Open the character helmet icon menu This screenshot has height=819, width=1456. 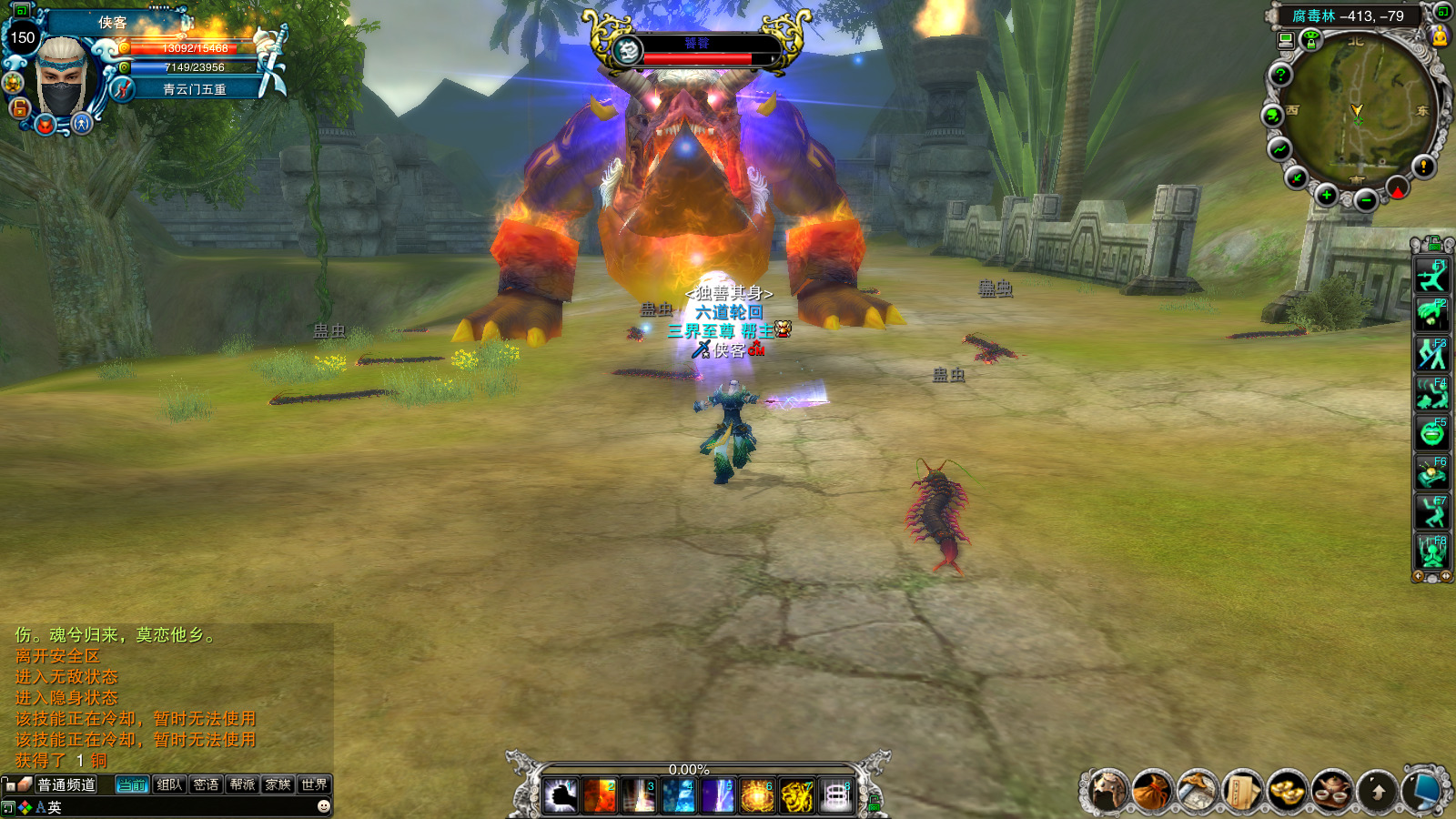[1107, 790]
